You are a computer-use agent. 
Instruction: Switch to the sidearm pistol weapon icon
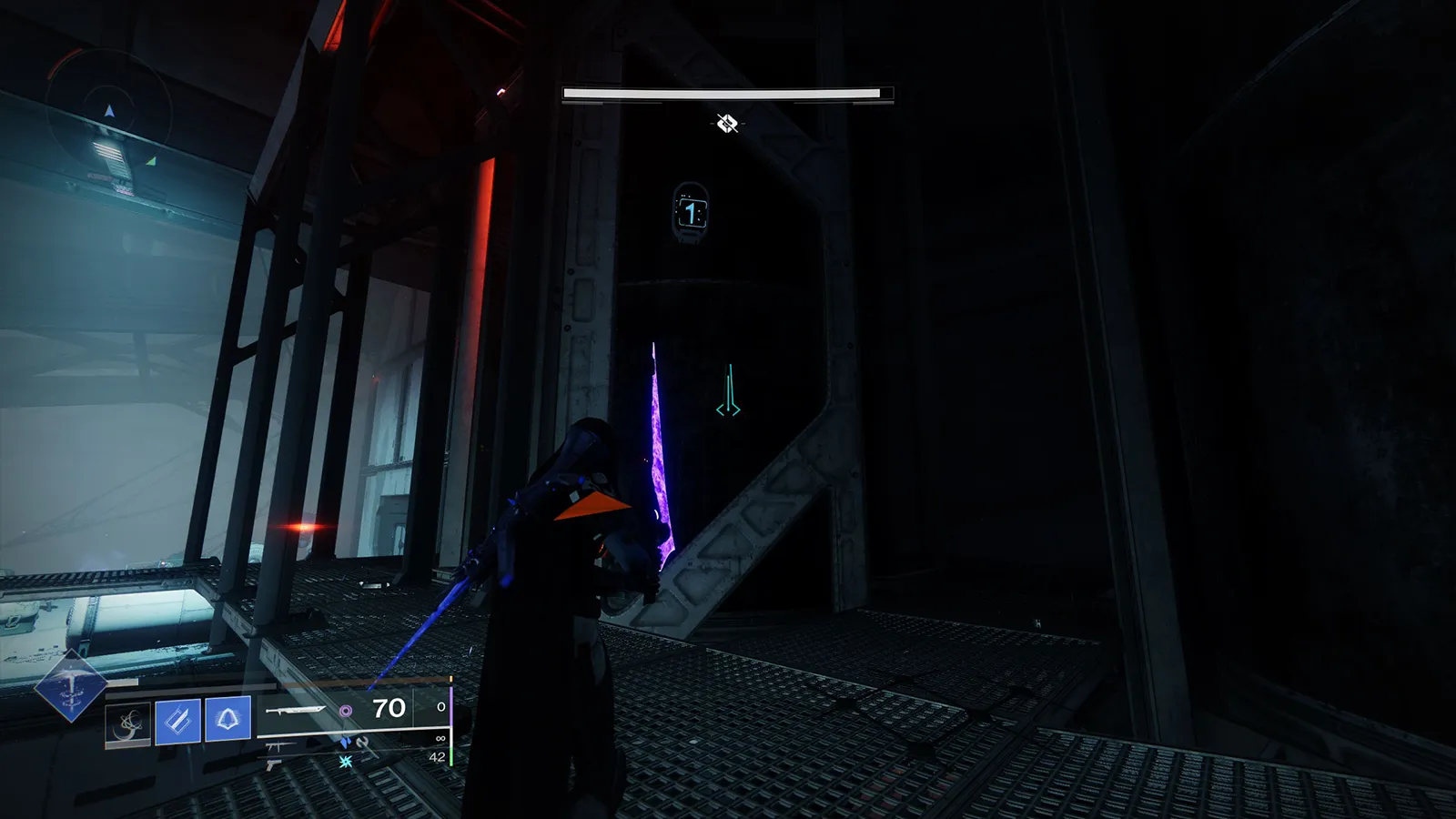(x=273, y=765)
